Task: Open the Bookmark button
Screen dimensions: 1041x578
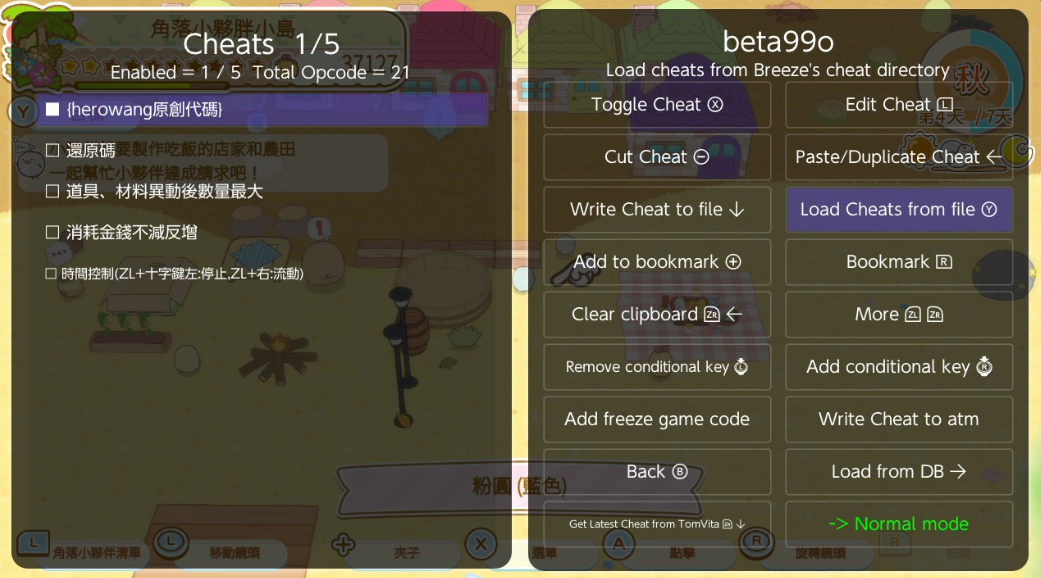Action: 898,262
